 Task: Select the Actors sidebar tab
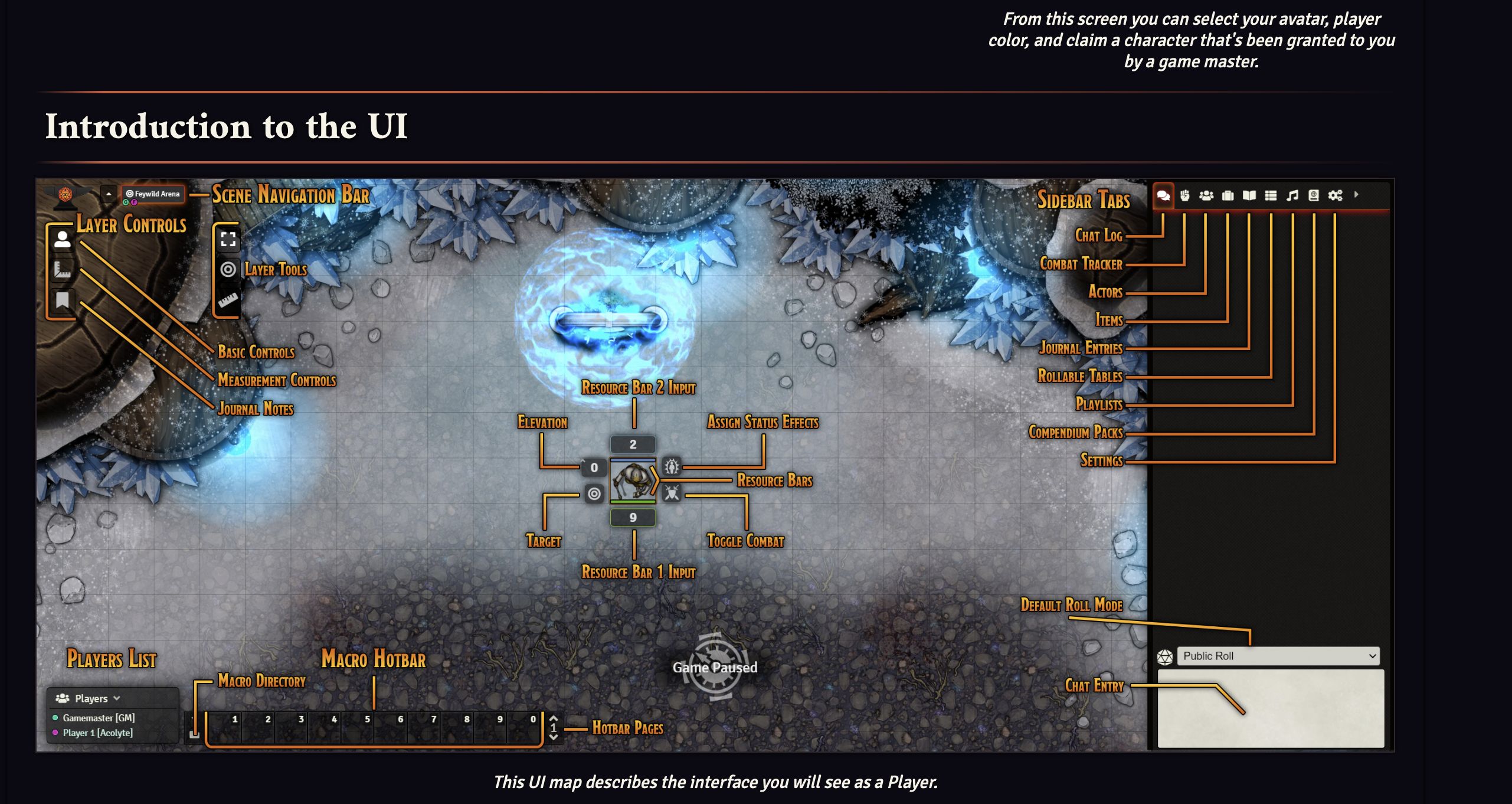tap(1206, 196)
